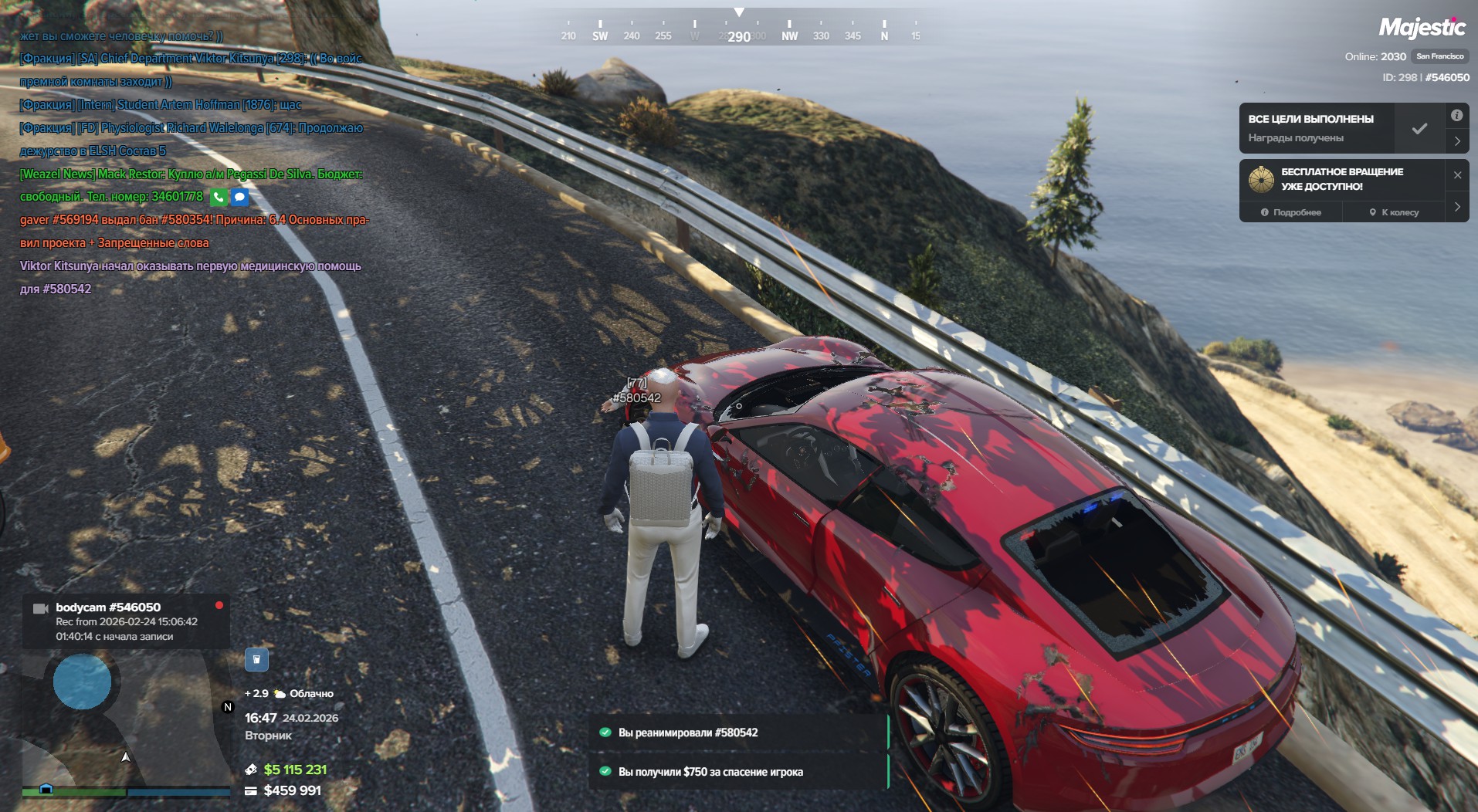Call the Weazel News ad phone number

(x=219, y=198)
